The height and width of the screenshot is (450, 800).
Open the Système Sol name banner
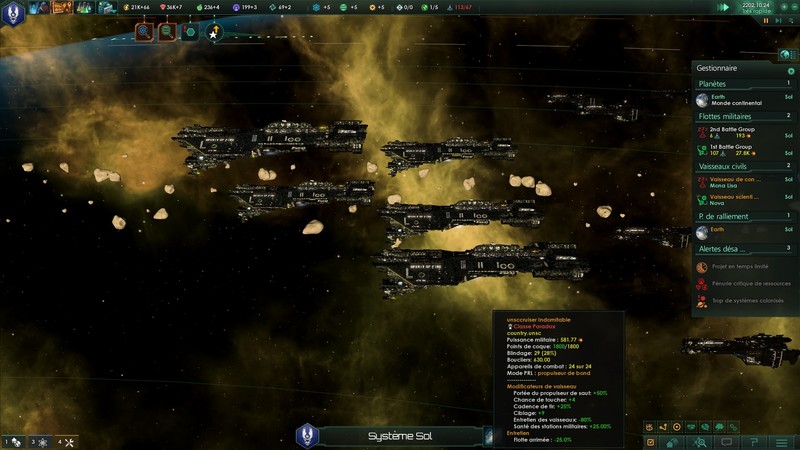click(x=398, y=436)
